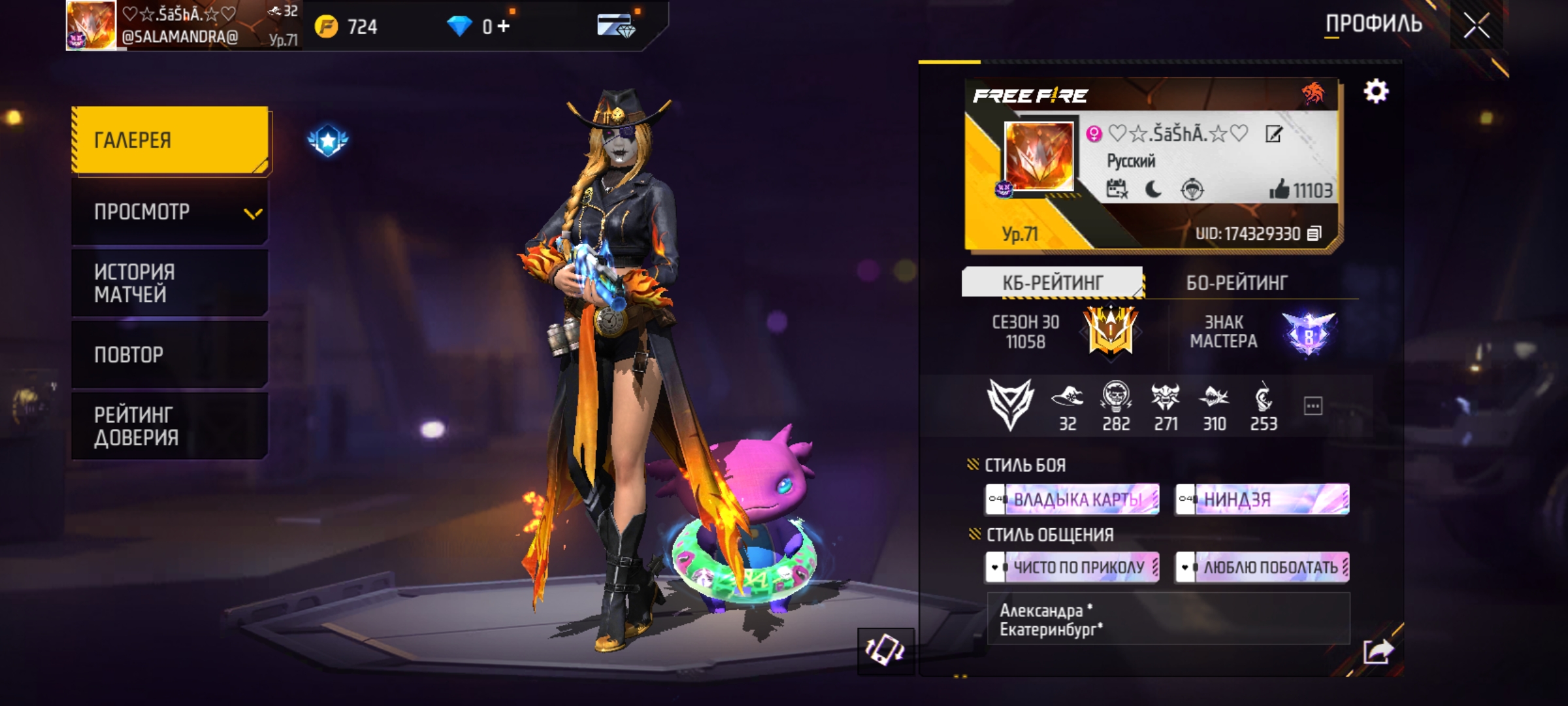Click the blue star badge icon
Image resolution: width=1568 pixels, height=706 pixels.
point(328,140)
